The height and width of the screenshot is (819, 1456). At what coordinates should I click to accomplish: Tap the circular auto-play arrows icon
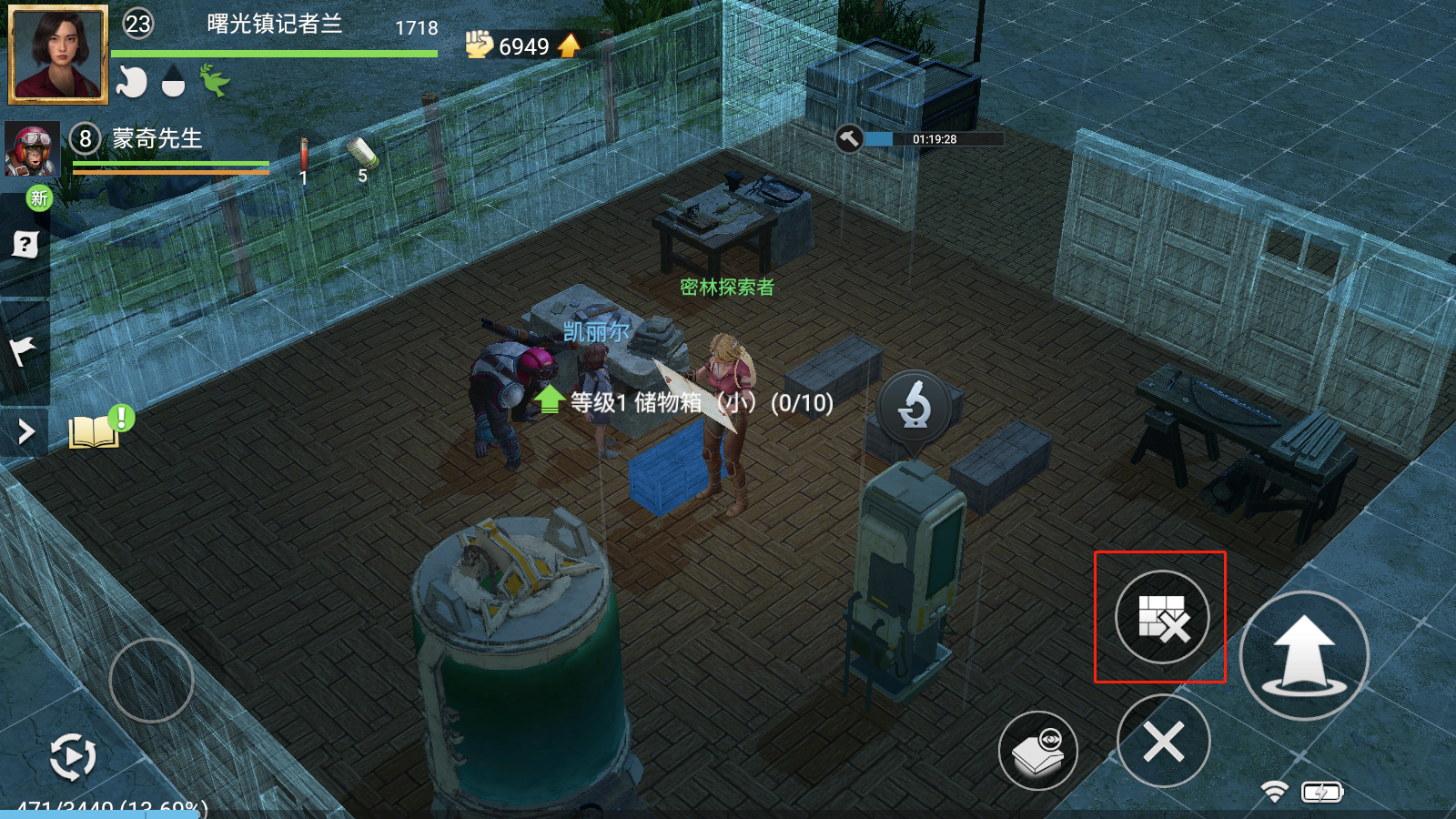[x=73, y=756]
